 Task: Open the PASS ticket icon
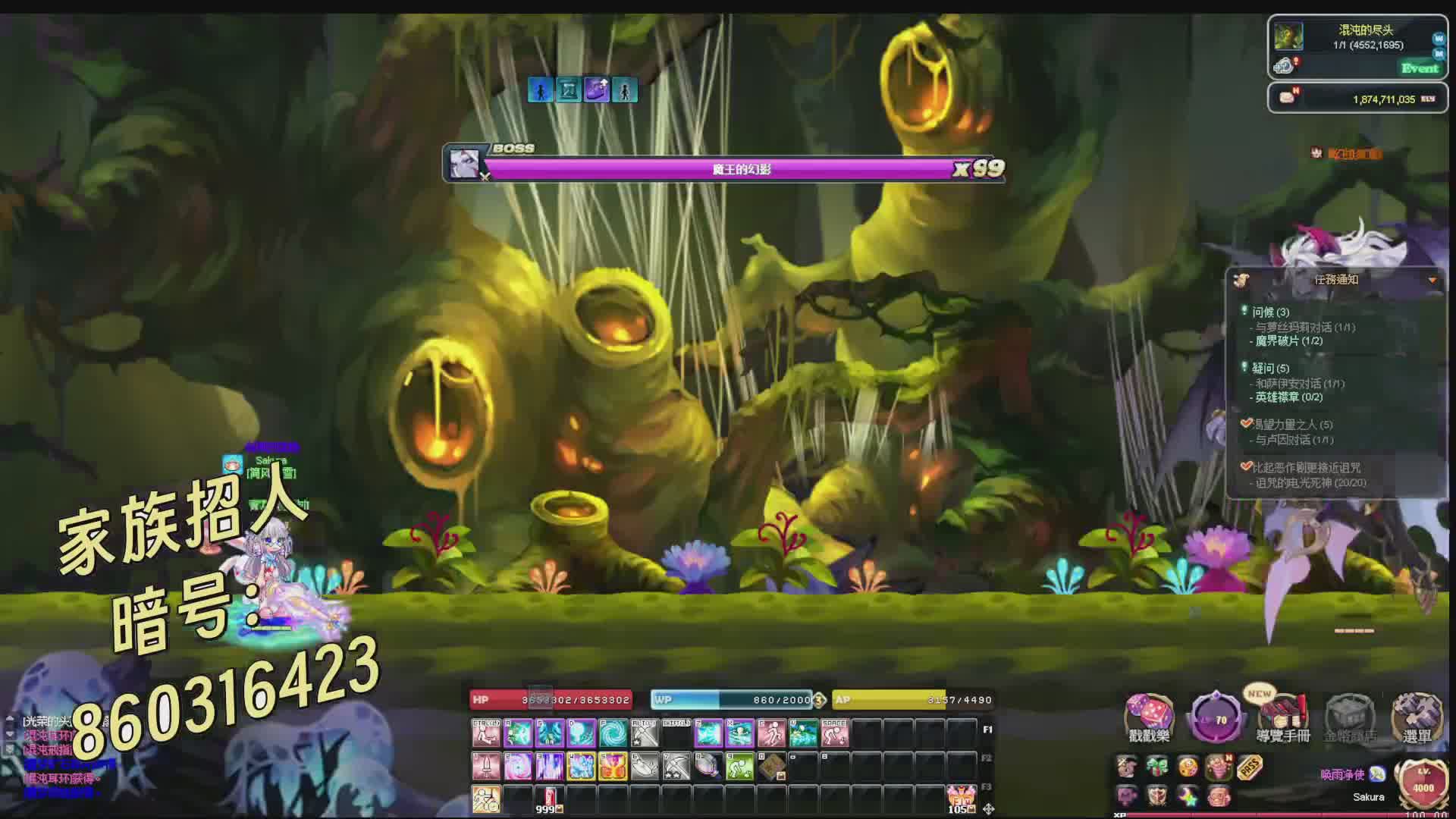[1249, 767]
